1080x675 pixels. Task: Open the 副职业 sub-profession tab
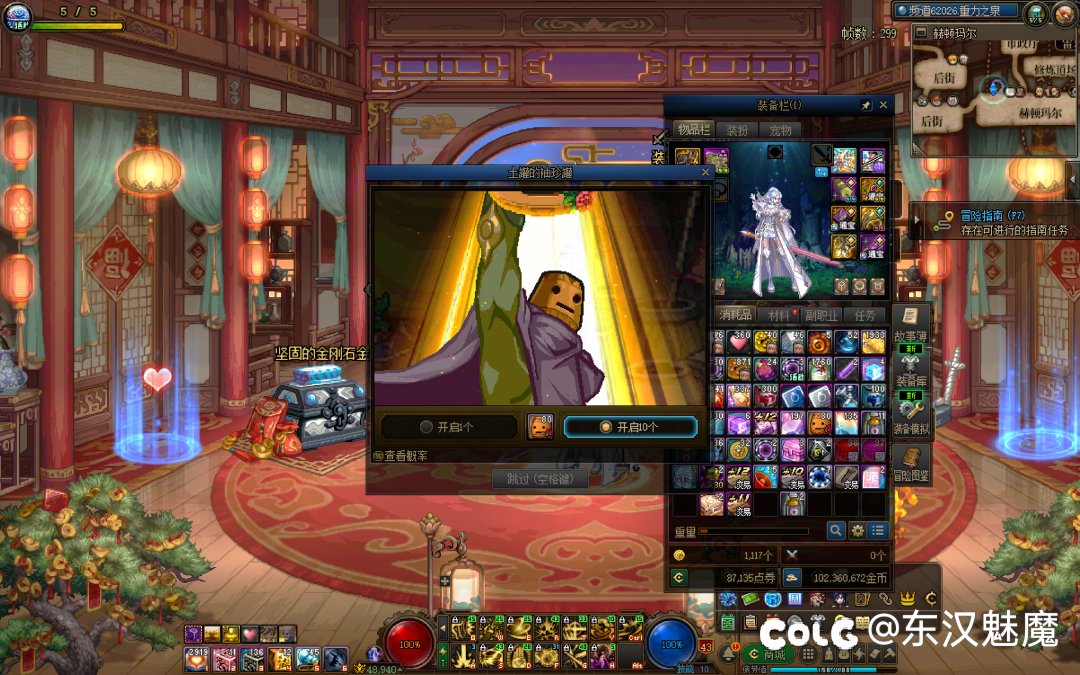[820, 315]
